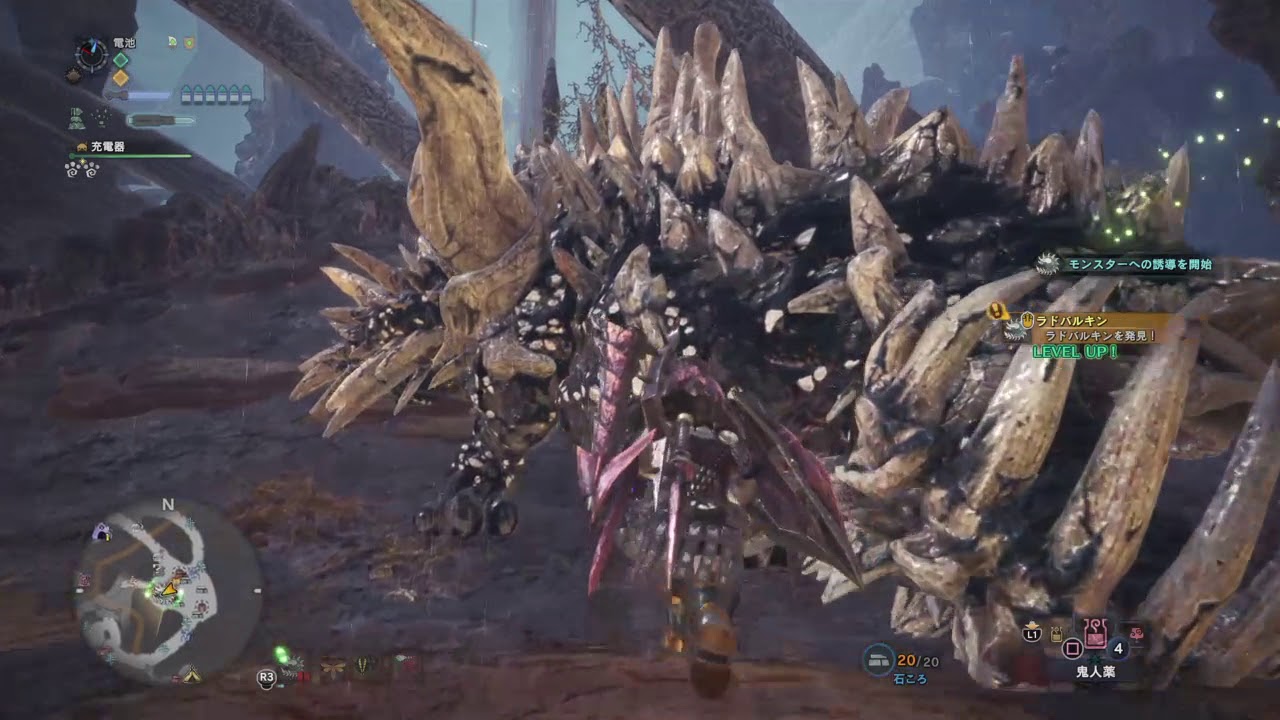
Task: Select the 石ころ slinger ammo icon
Action: pos(879,659)
